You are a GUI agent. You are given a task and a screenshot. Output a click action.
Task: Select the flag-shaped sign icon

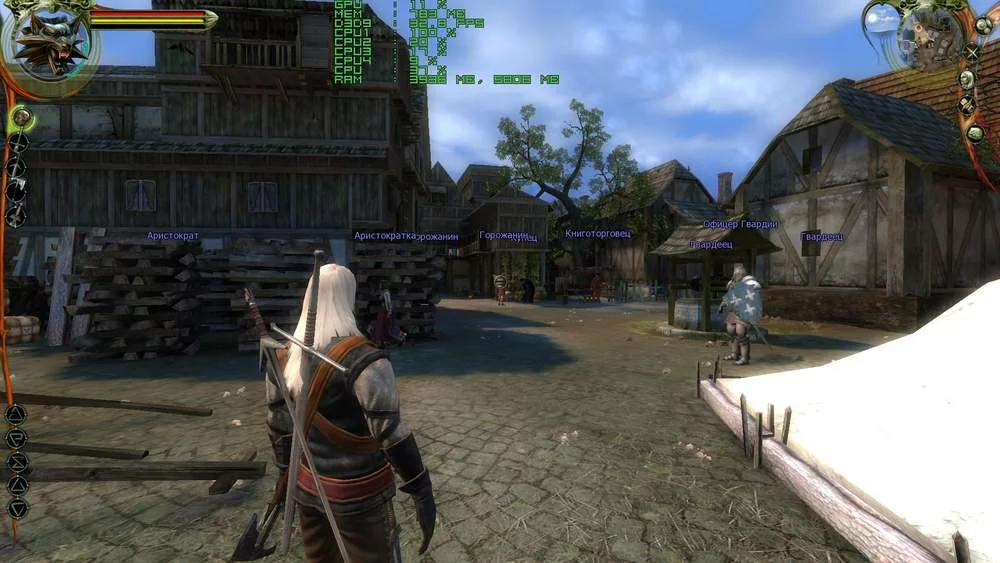(x=16, y=438)
